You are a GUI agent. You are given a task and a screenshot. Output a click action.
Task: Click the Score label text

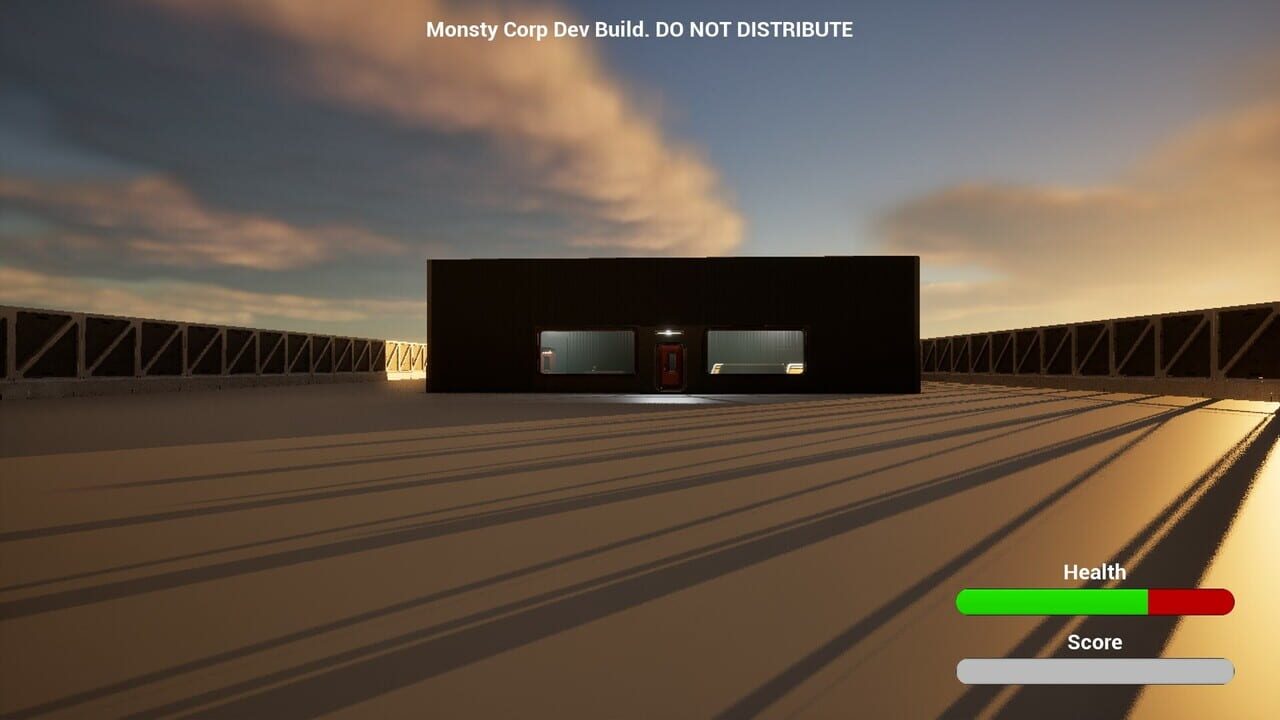click(1094, 643)
